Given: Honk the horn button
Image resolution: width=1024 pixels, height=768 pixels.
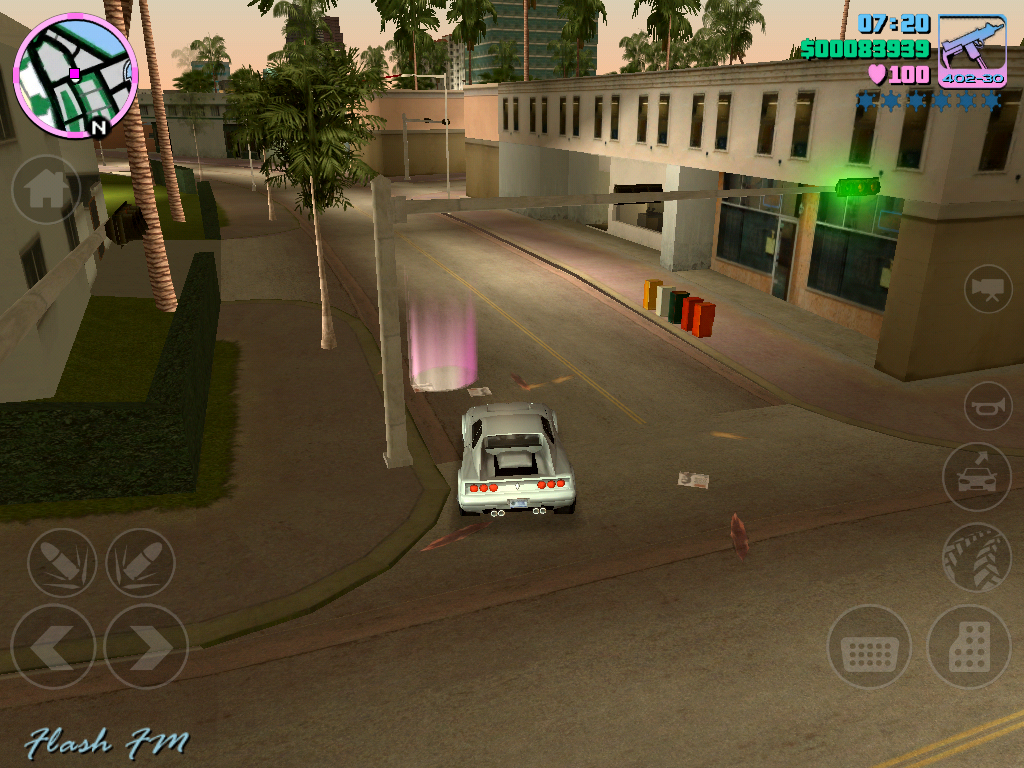Looking at the screenshot, I should point(988,405).
